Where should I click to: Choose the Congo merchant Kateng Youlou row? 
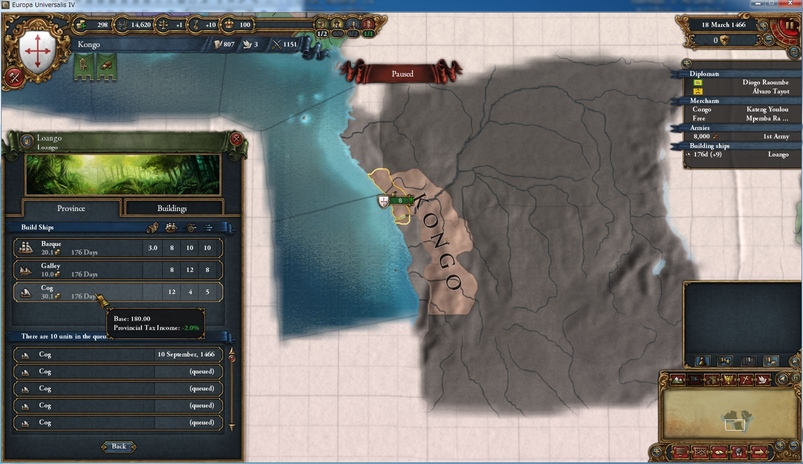(740, 110)
